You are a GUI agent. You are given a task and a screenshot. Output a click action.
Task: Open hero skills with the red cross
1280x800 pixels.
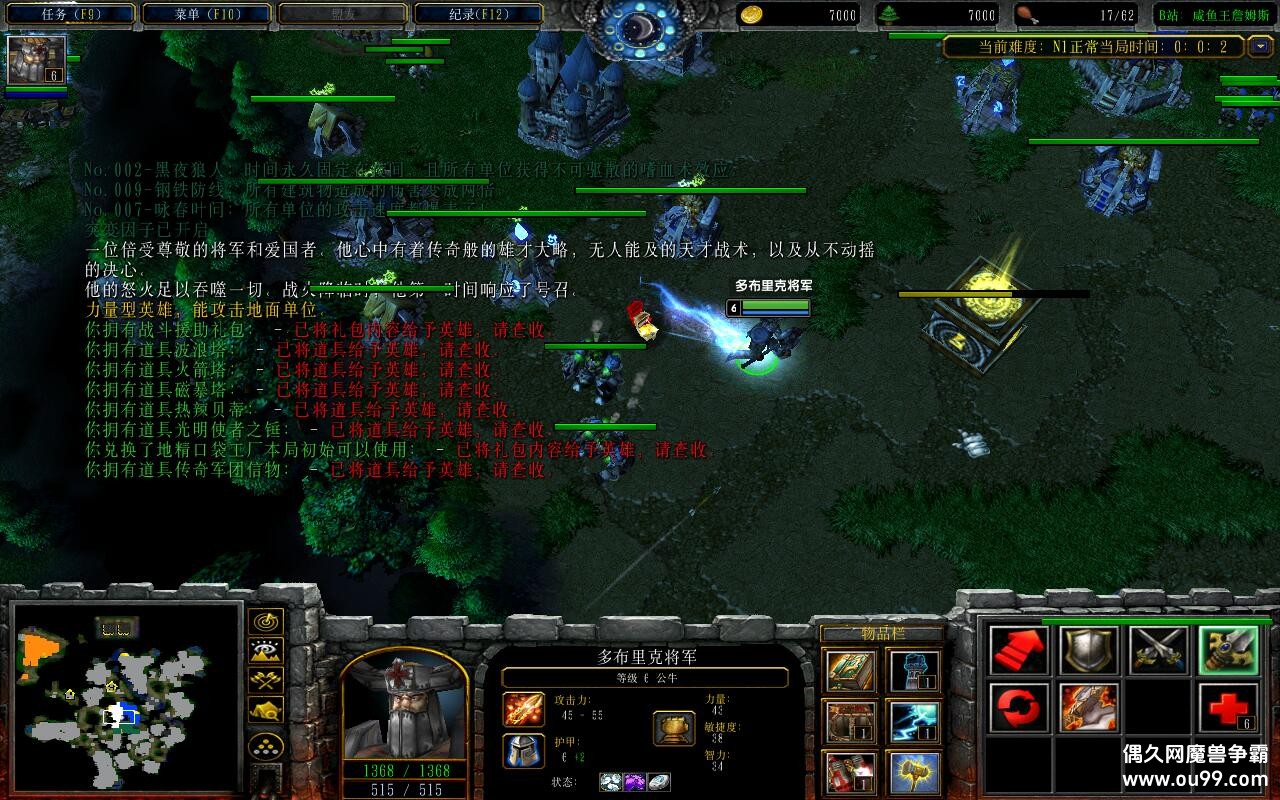pos(1229,708)
